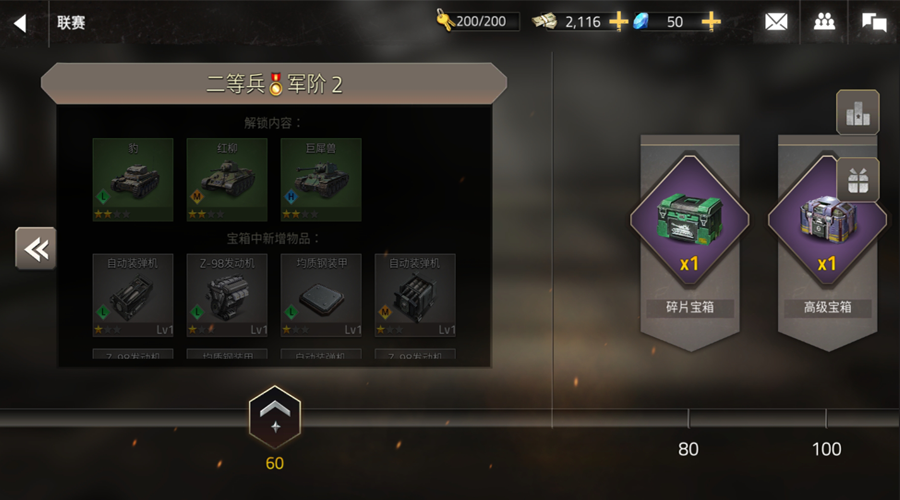The height and width of the screenshot is (500, 900).
Task: Select the 红柳 tank card
Action: pyautogui.click(x=227, y=179)
